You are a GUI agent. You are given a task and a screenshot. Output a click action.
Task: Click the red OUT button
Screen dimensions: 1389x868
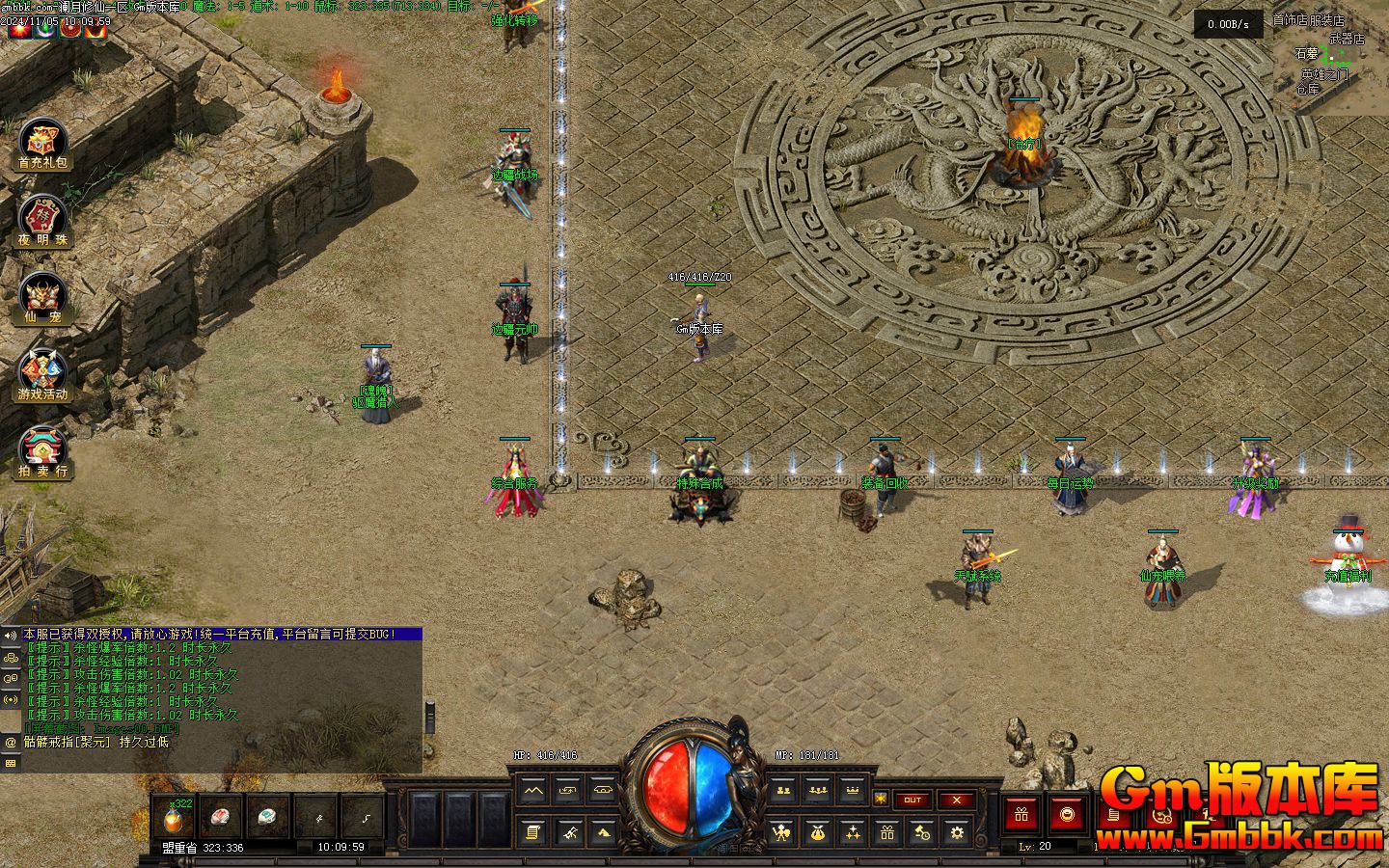pyautogui.click(x=912, y=800)
